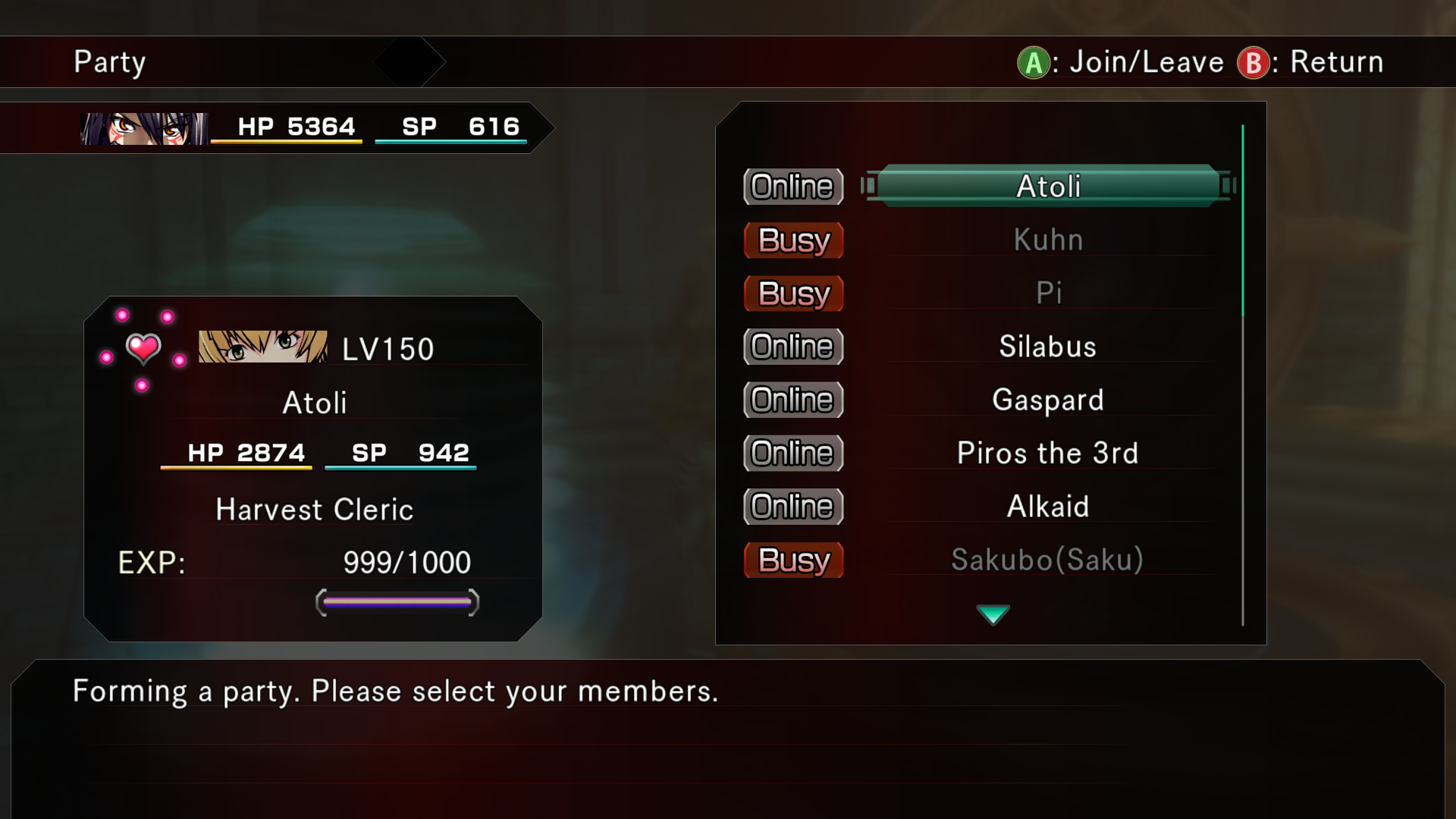Choose Kuhn from the party list
Viewport: 1456px width, 819px height.
(1048, 240)
